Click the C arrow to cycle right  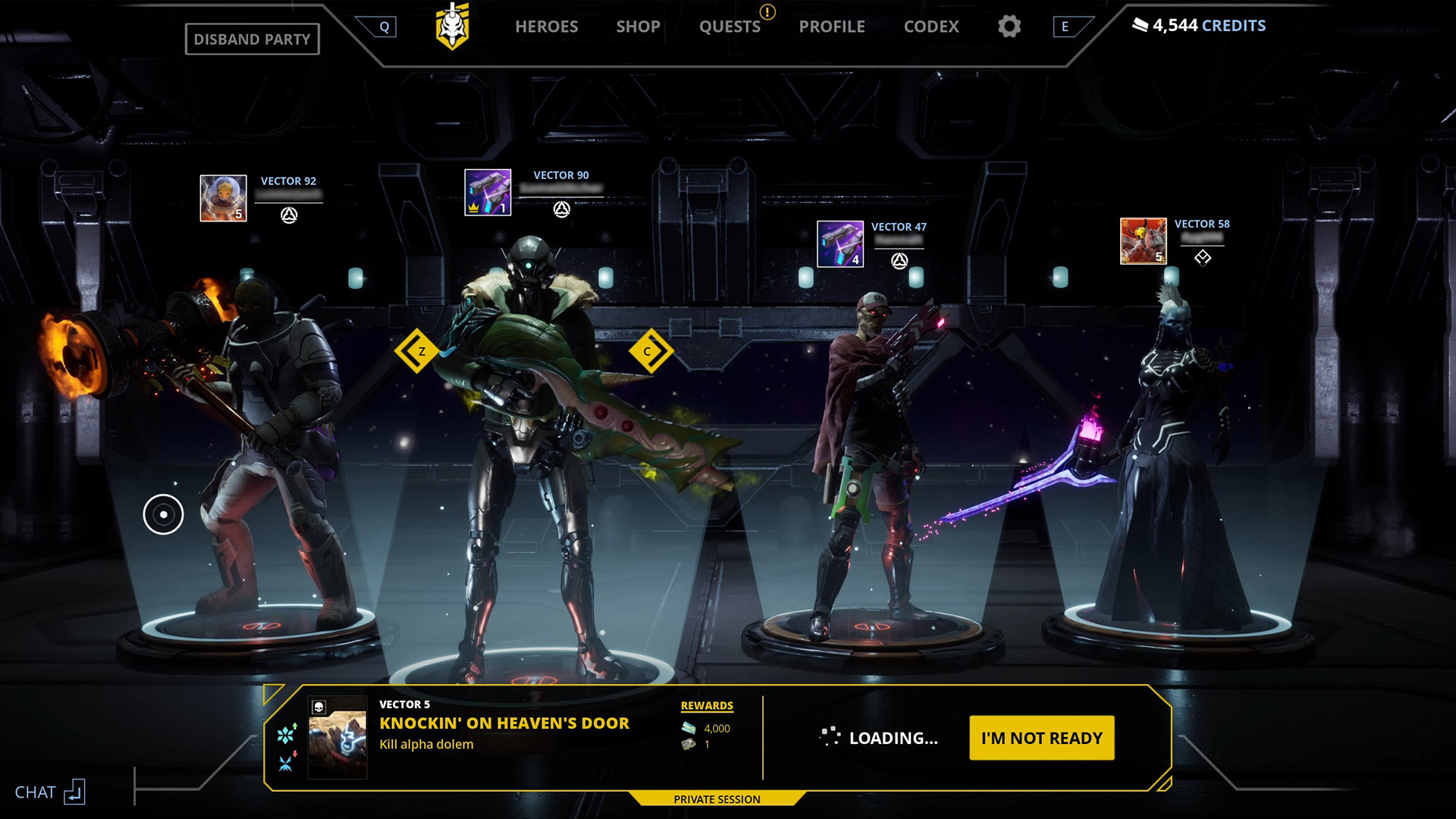(x=648, y=351)
